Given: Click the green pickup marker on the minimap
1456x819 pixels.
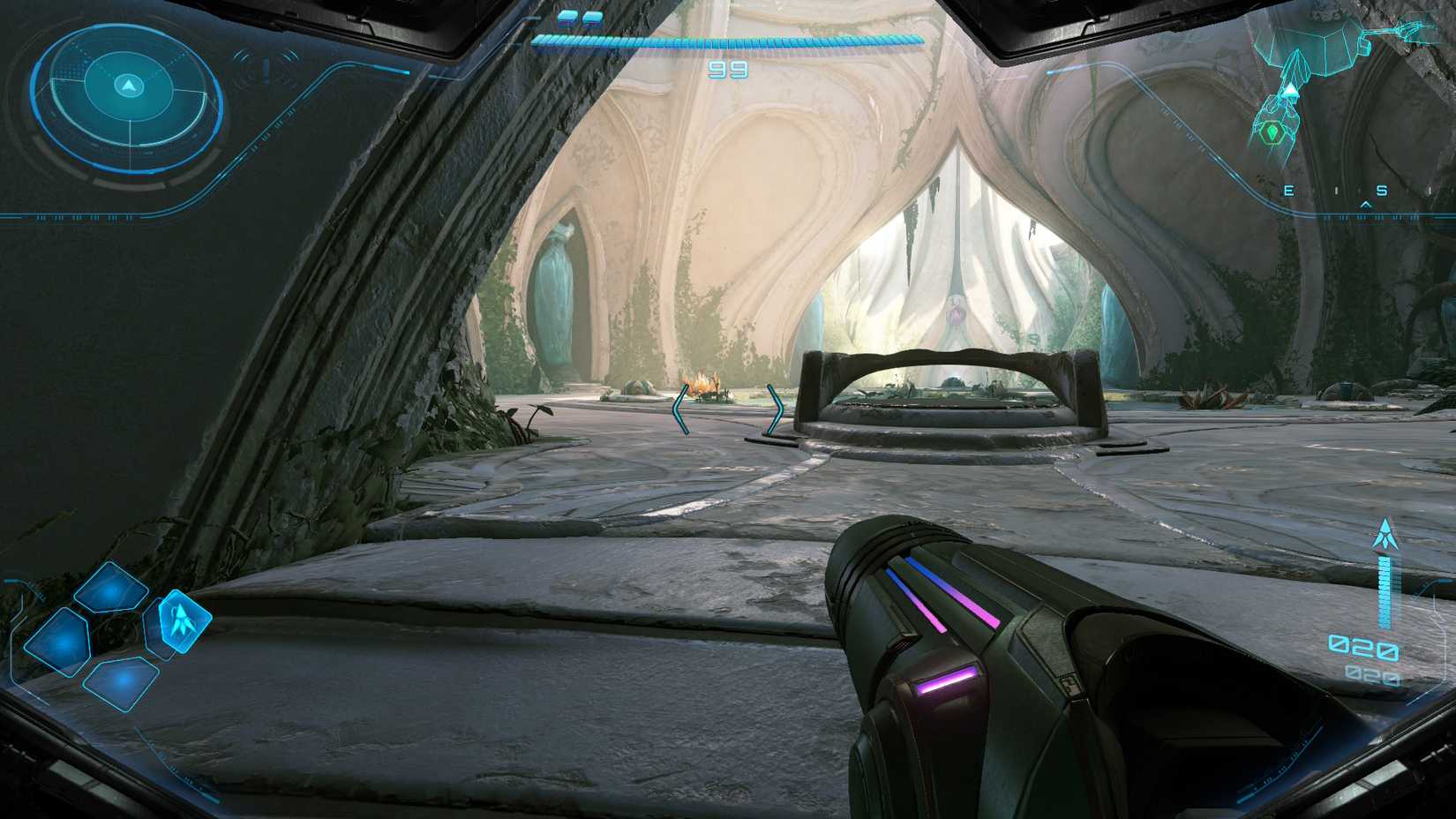Looking at the screenshot, I should [x=1272, y=131].
